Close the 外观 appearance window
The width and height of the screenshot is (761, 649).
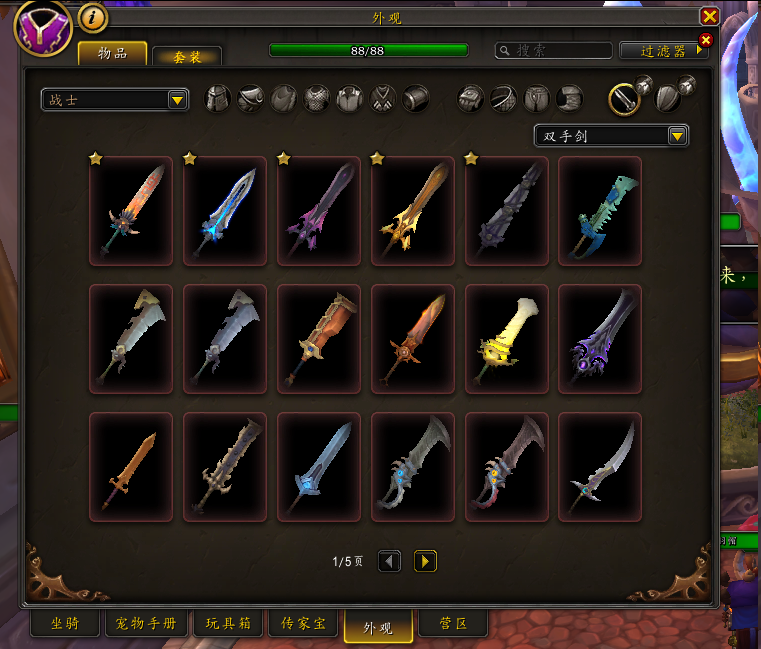pyautogui.click(x=709, y=16)
